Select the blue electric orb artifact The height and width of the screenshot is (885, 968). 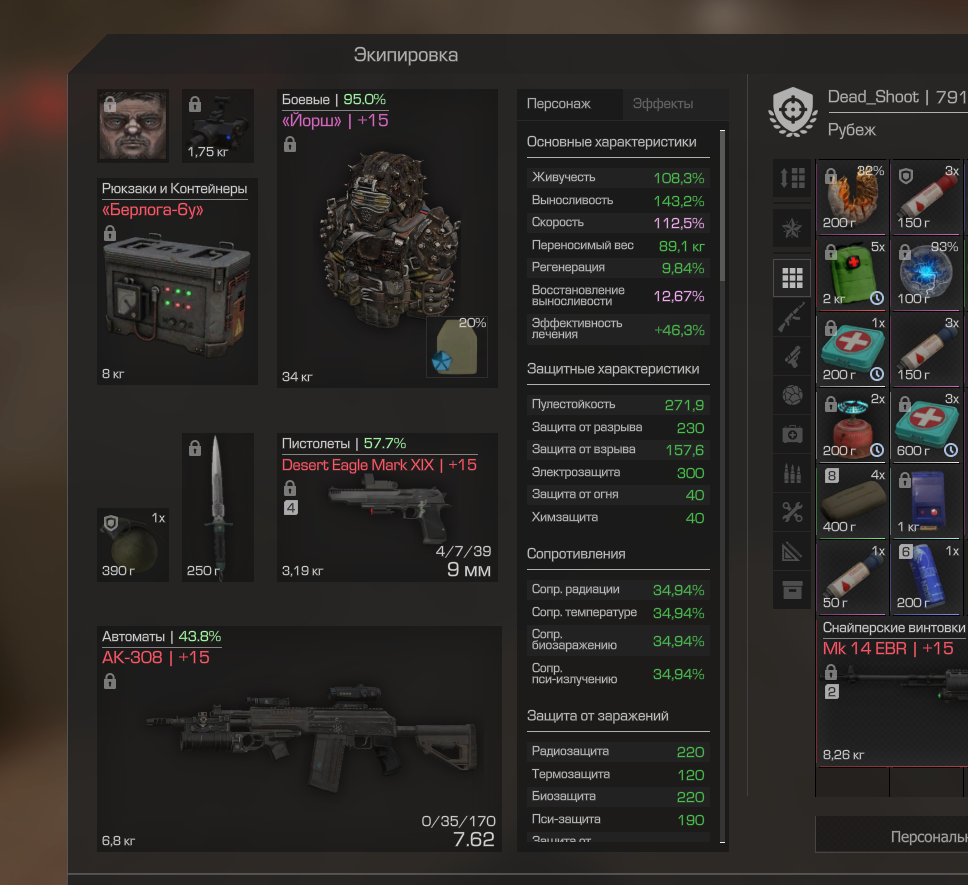pos(925,273)
